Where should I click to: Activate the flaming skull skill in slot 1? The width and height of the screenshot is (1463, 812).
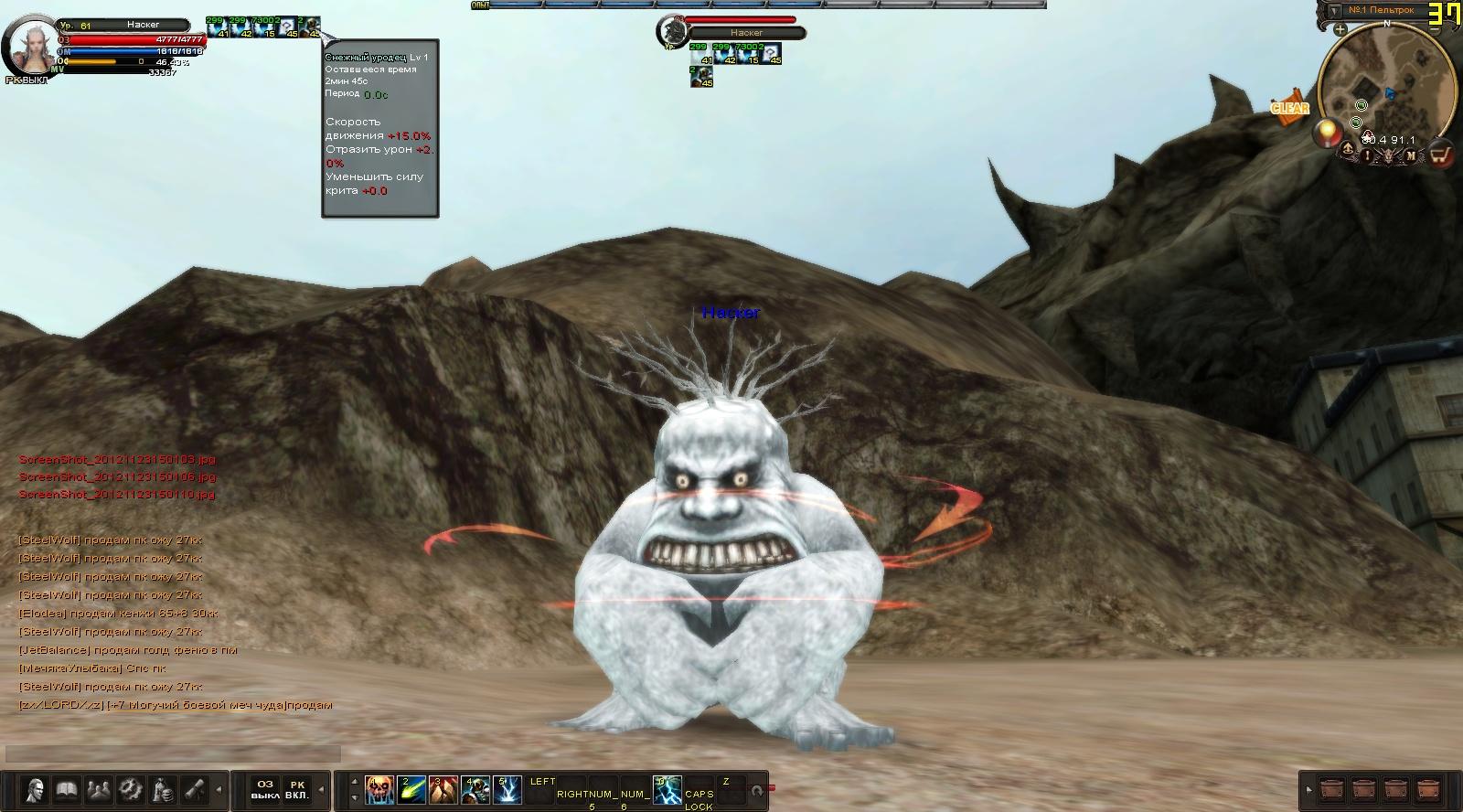[x=379, y=790]
